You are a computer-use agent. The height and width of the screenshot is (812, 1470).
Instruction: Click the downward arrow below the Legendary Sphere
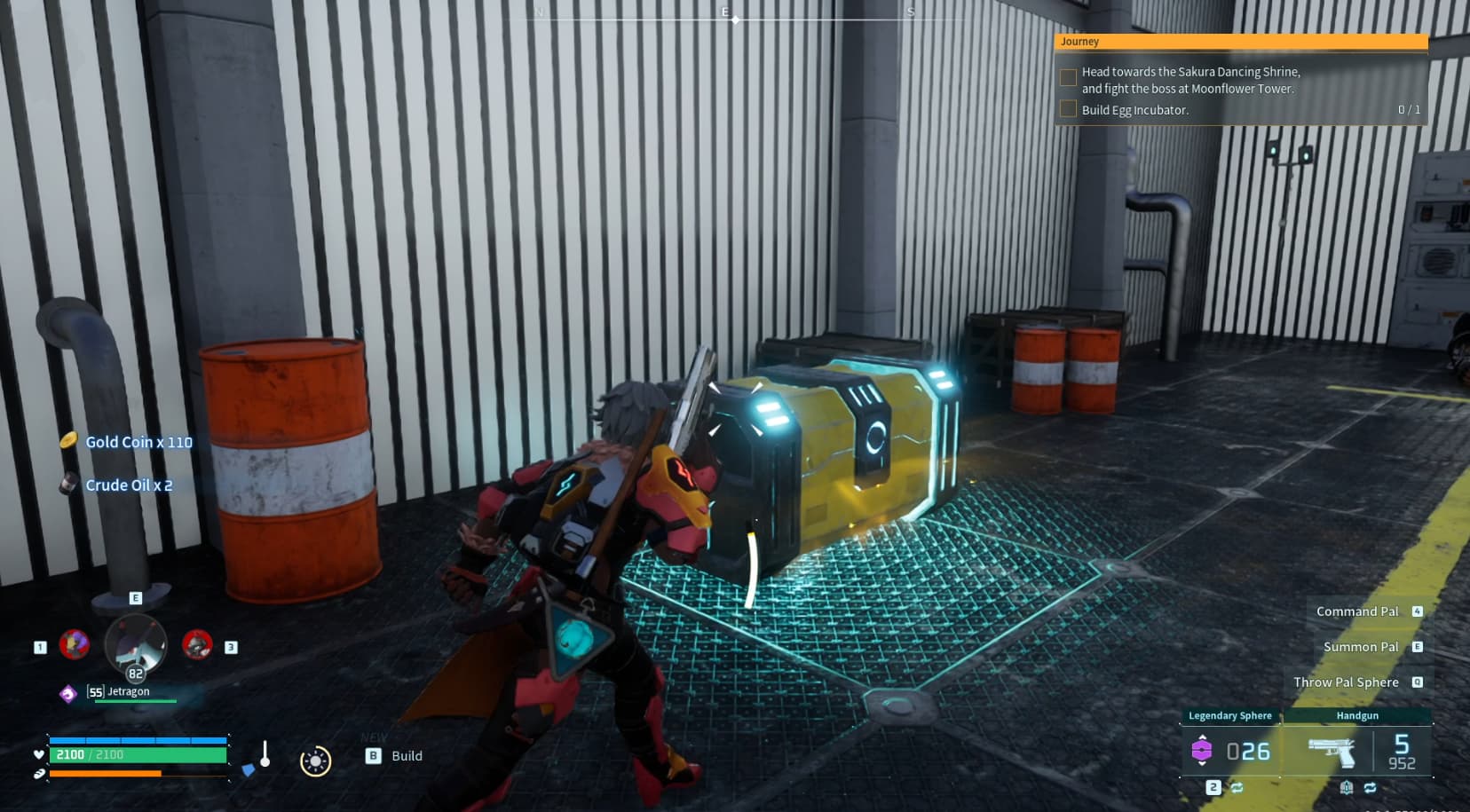point(1202,764)
